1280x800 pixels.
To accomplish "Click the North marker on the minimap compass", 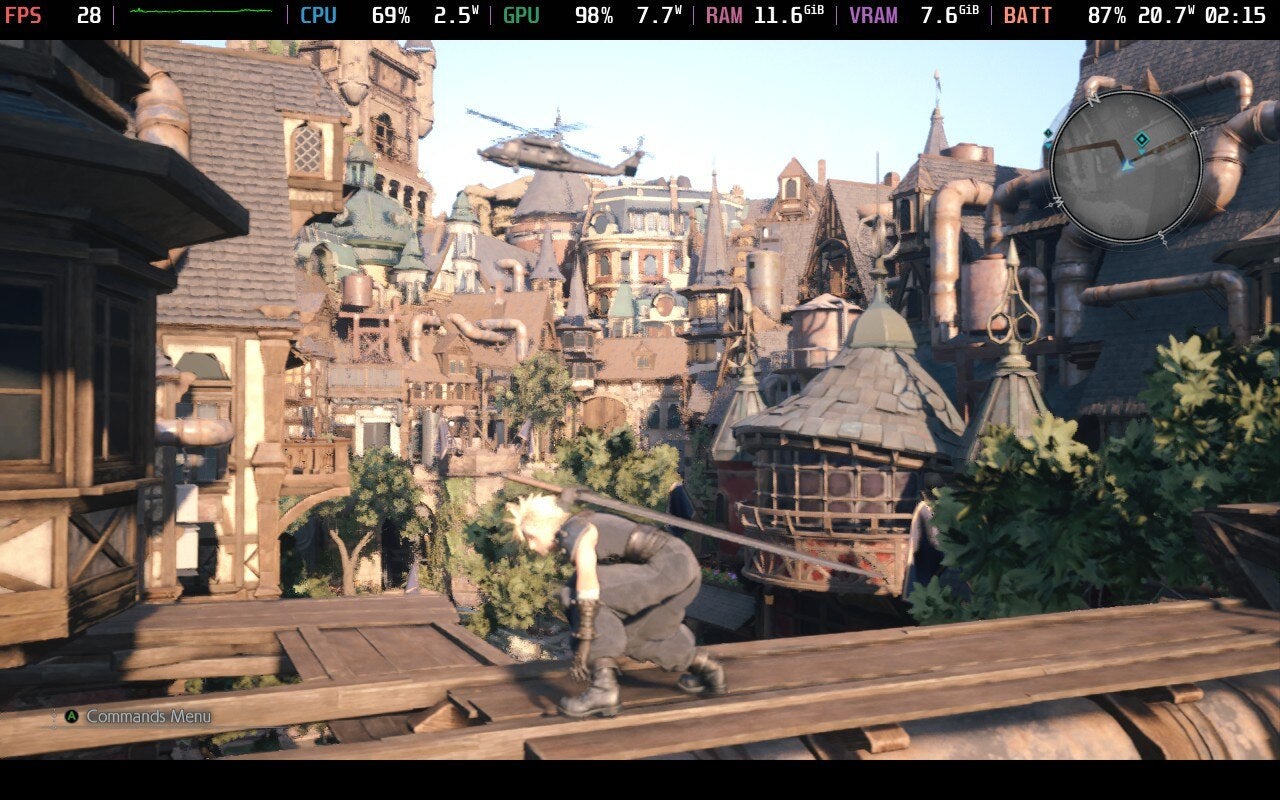I will point(1094,98).
